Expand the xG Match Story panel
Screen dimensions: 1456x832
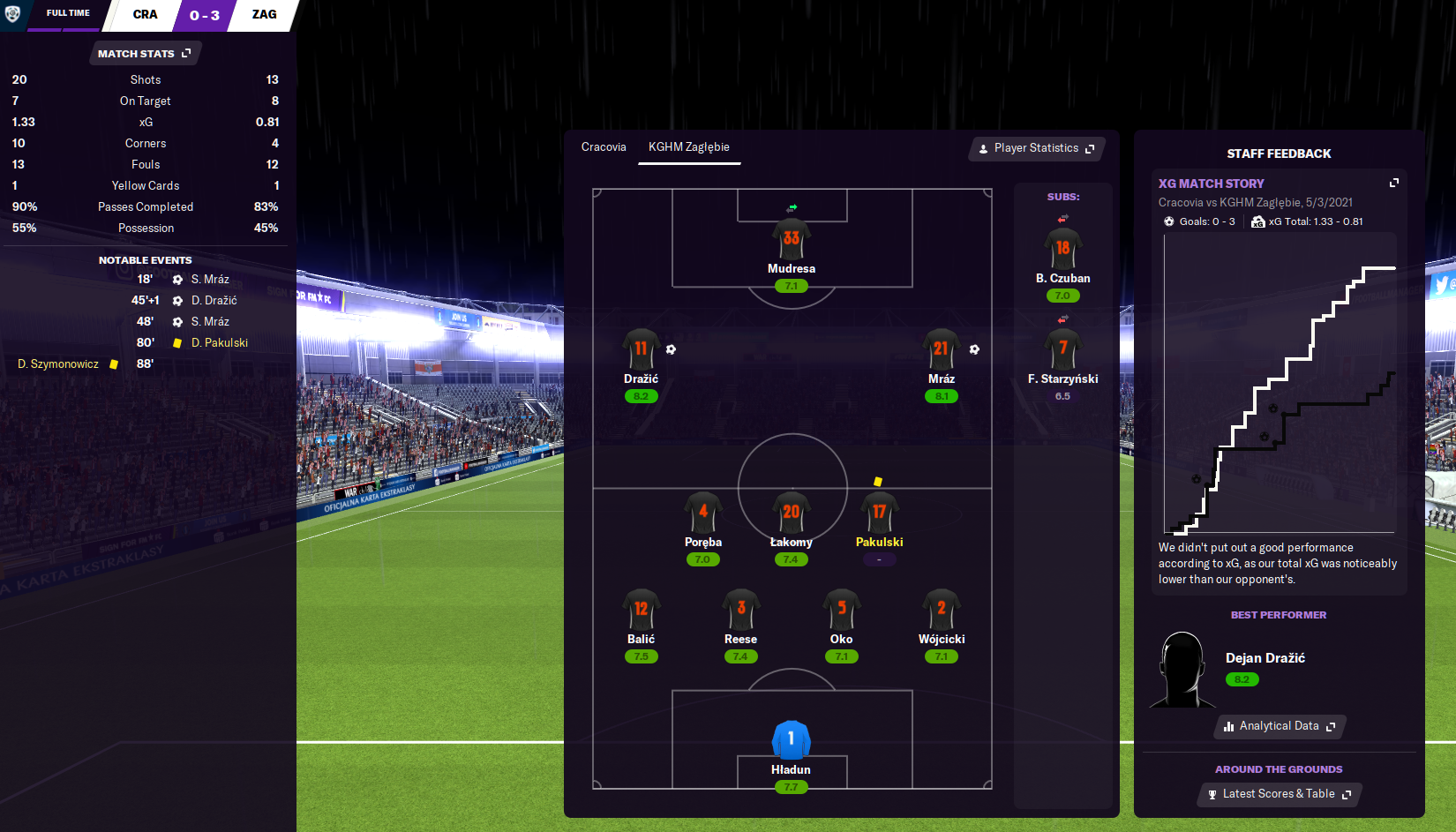tap(1394, 183)
